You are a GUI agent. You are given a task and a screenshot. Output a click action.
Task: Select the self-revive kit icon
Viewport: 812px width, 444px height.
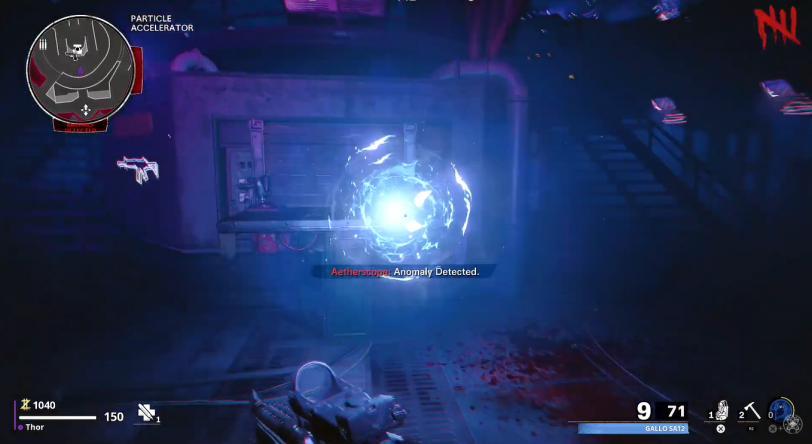pyautogui.click(x=148, y=412)
